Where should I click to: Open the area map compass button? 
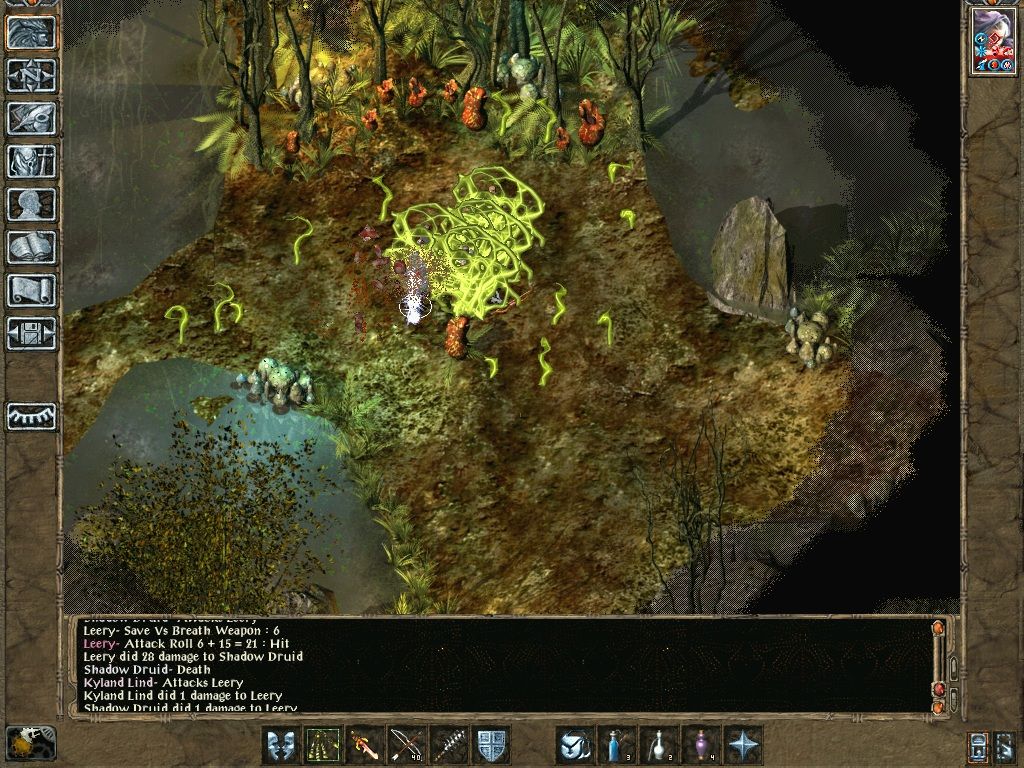(31, 75)
